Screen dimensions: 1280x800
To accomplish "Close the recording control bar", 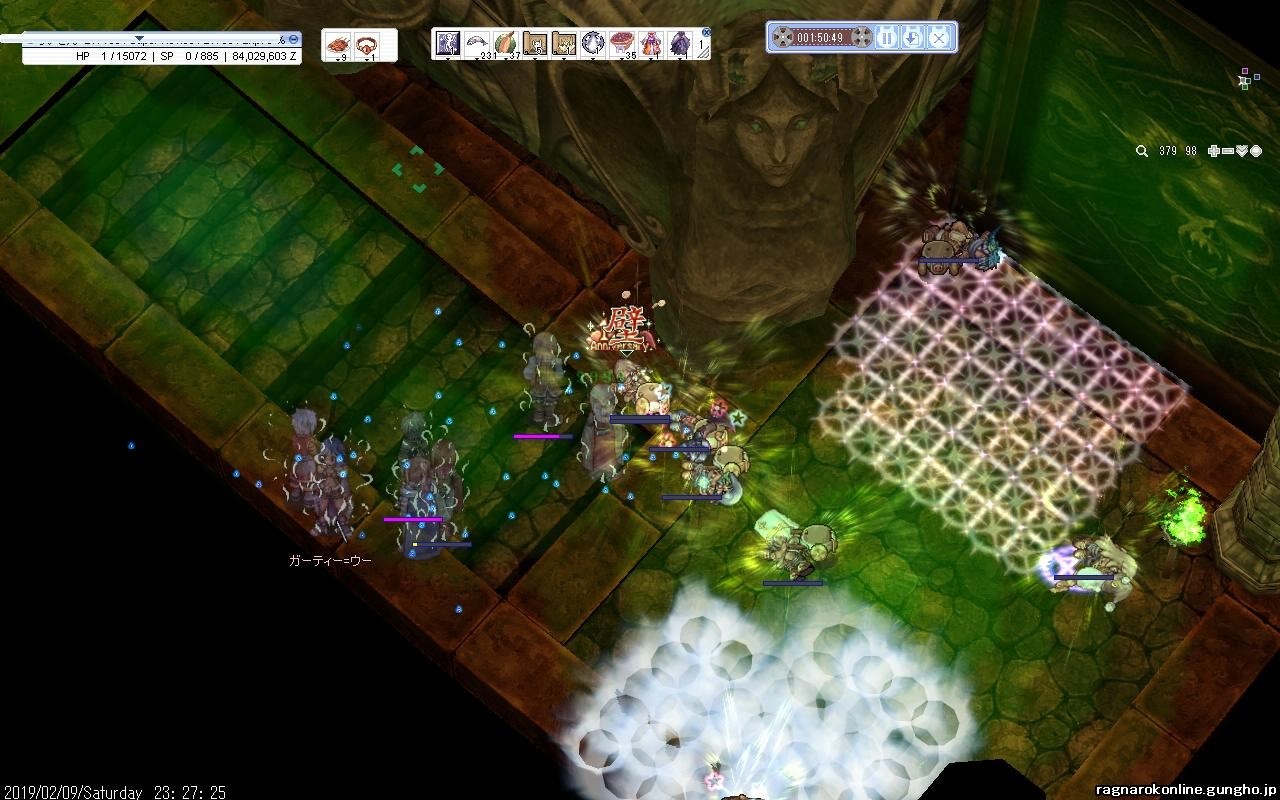I will tap(938, 38).
